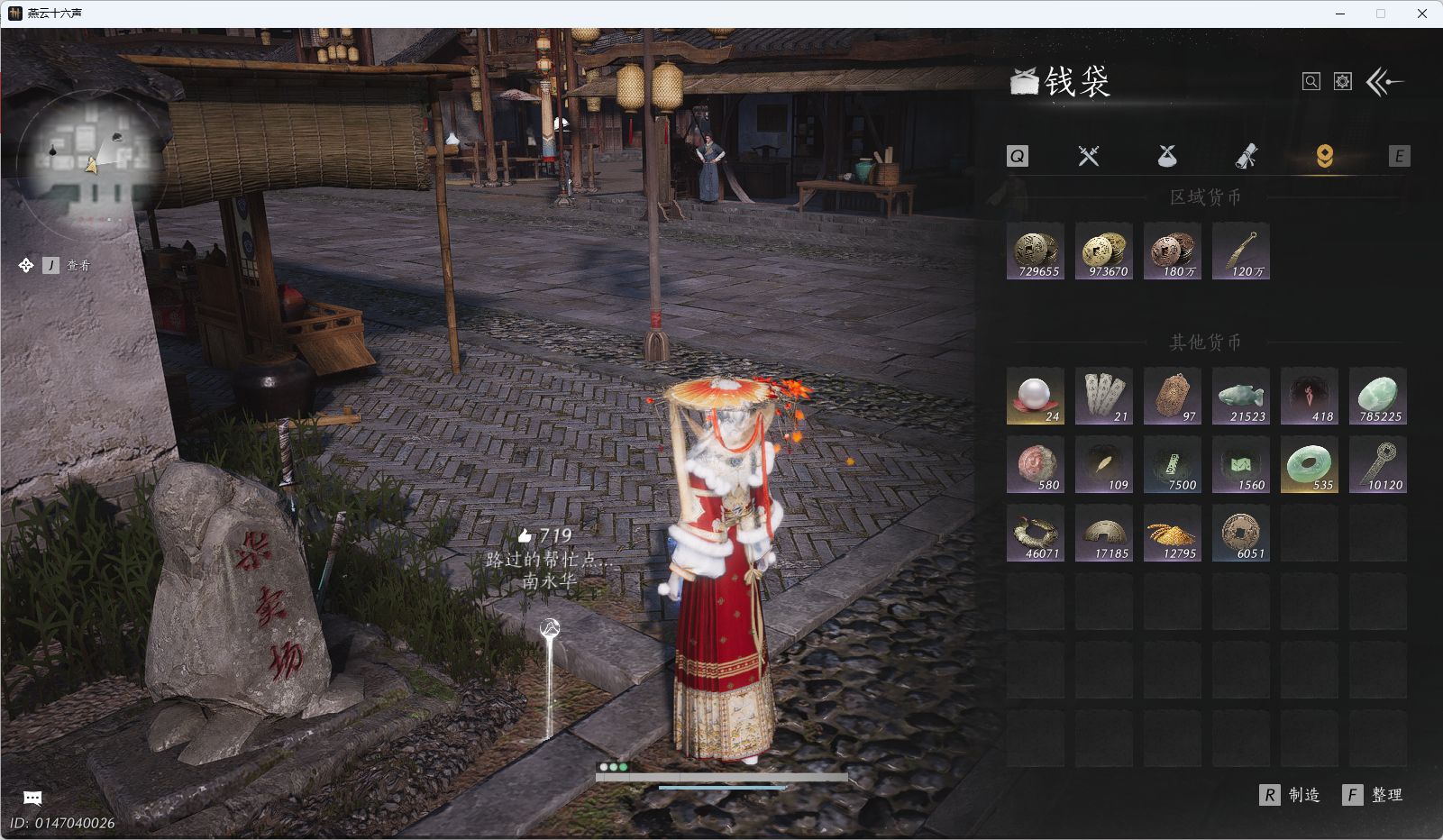
Task: Open the chat bubble icon
Action: pos(32,798)
